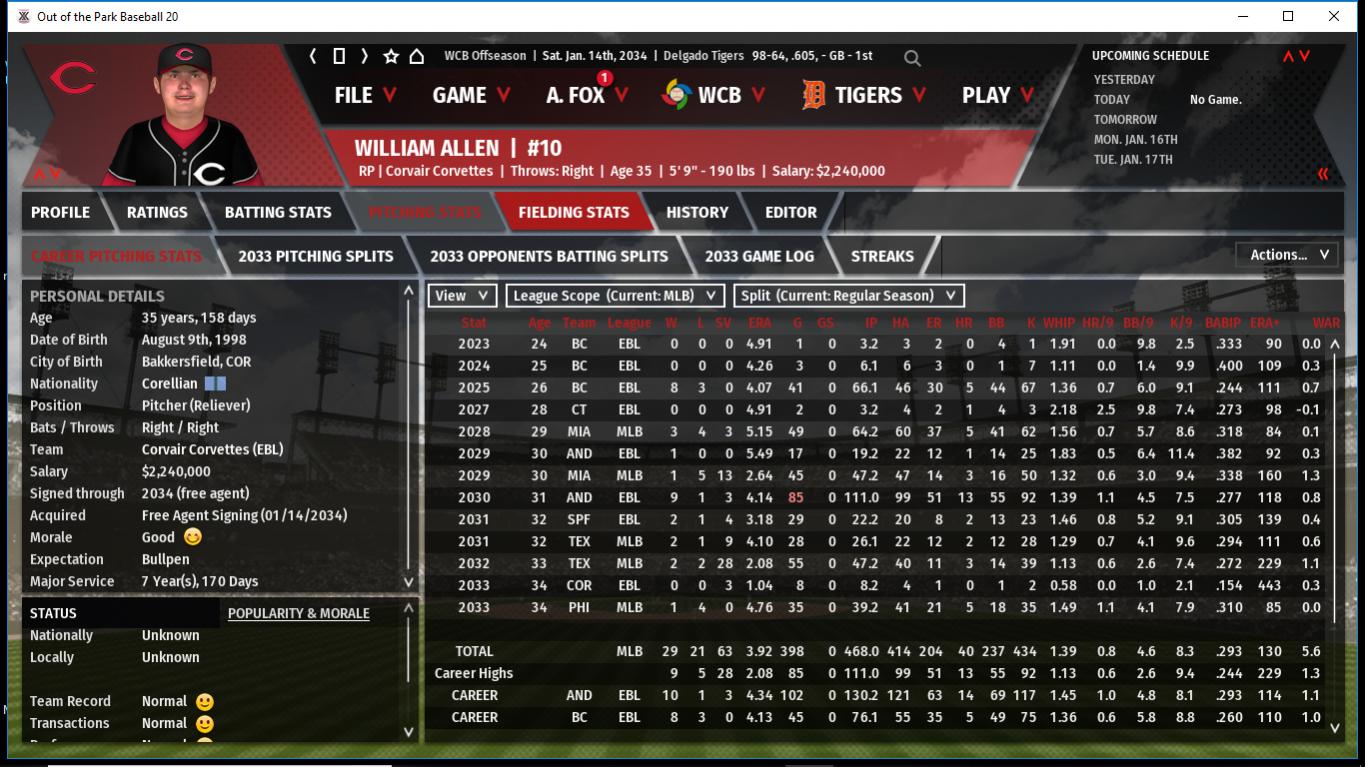Switch to the PROFILE tab

pyautogui.click(x=60, y=212)
